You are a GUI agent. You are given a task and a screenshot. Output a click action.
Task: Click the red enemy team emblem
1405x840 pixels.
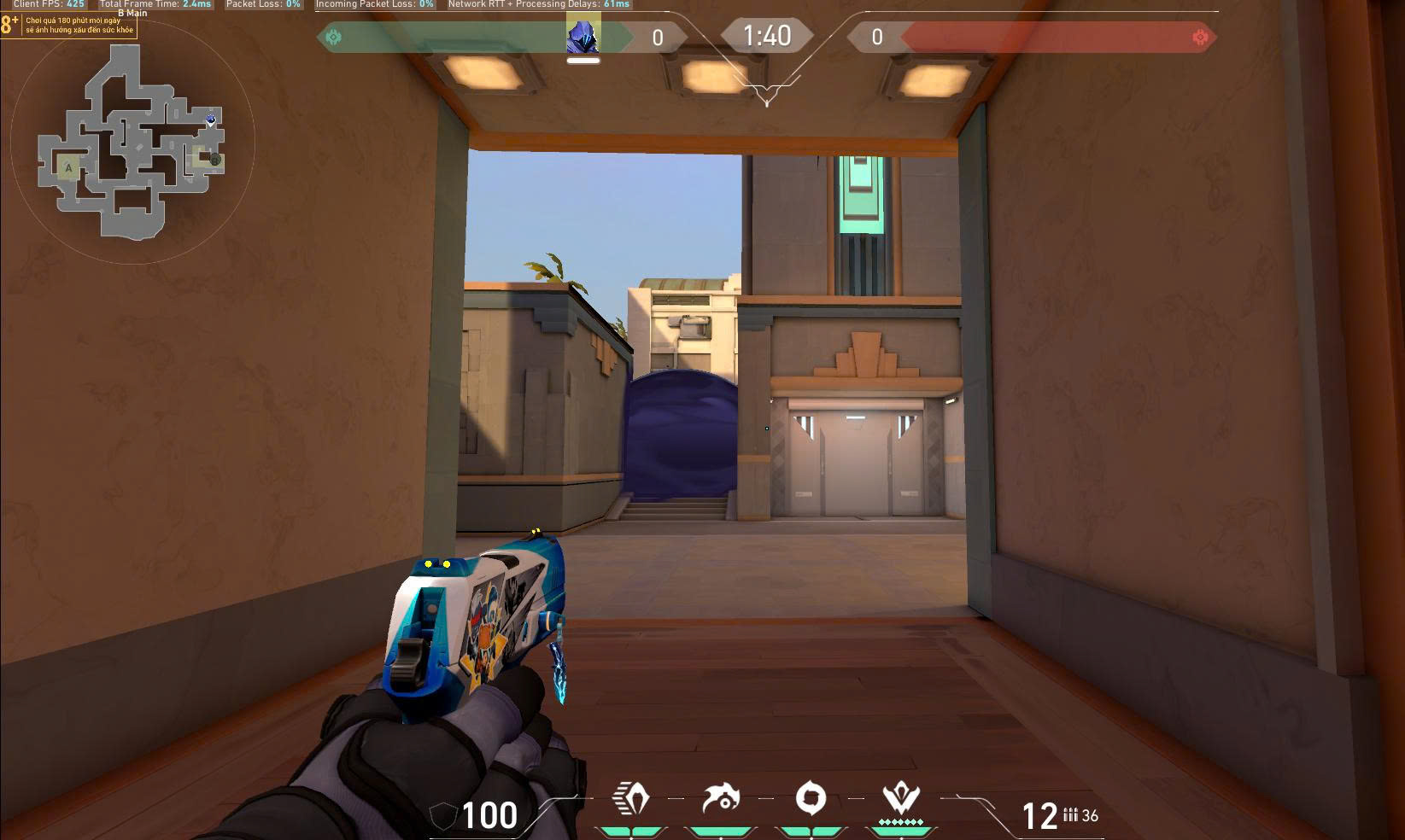1200,37
